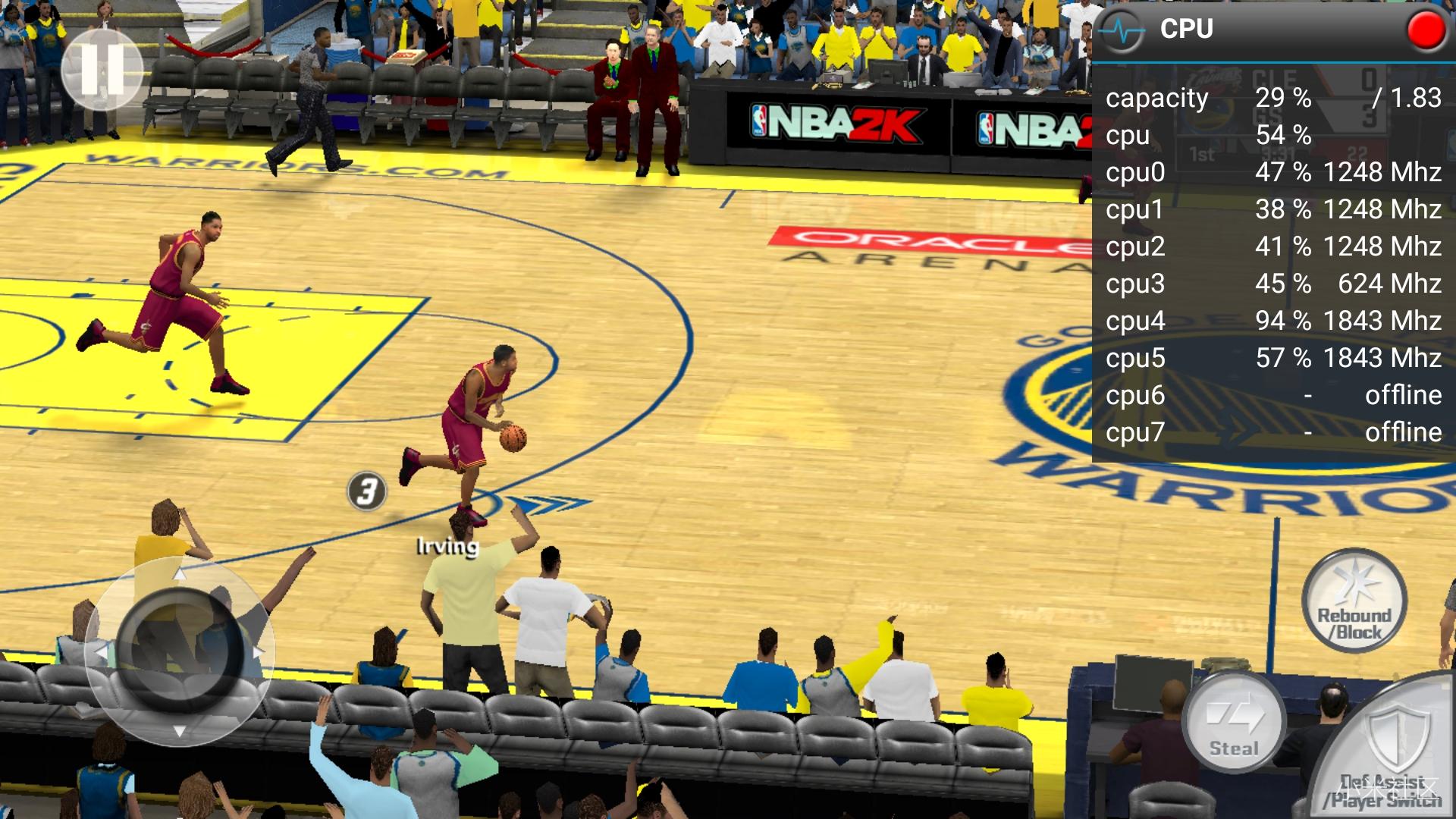Click the red record button on CPU overlay
1456x819 pixels.
click(1426, 30)
